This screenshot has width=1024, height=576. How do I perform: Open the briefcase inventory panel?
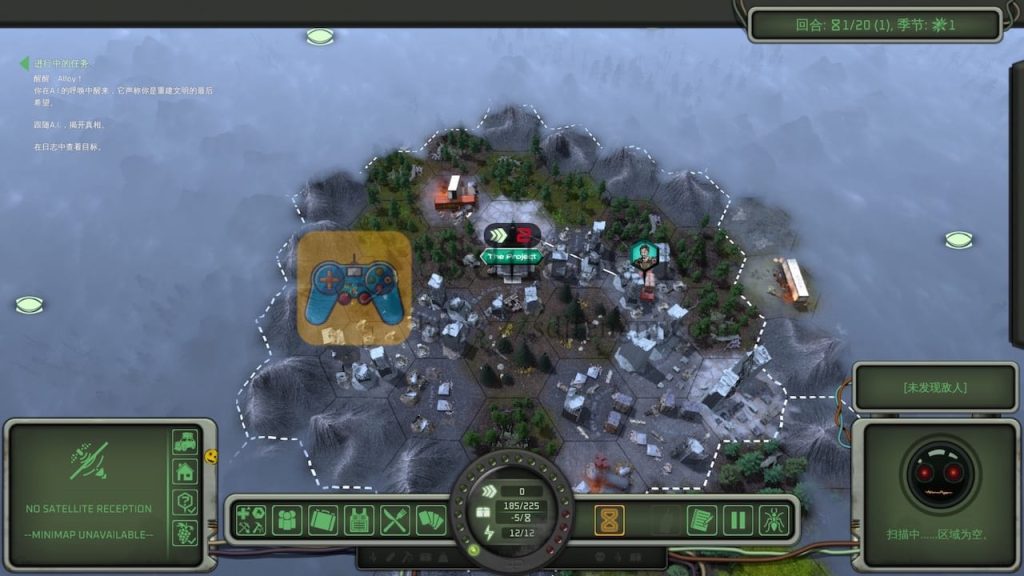coord(323,520)
